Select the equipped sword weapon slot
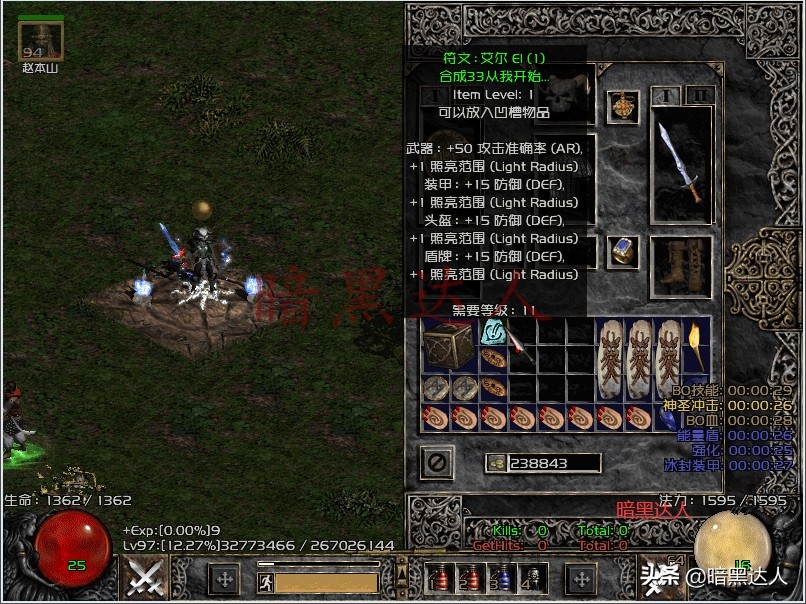Viewport: 806px width, 604px height. point(681,165)
